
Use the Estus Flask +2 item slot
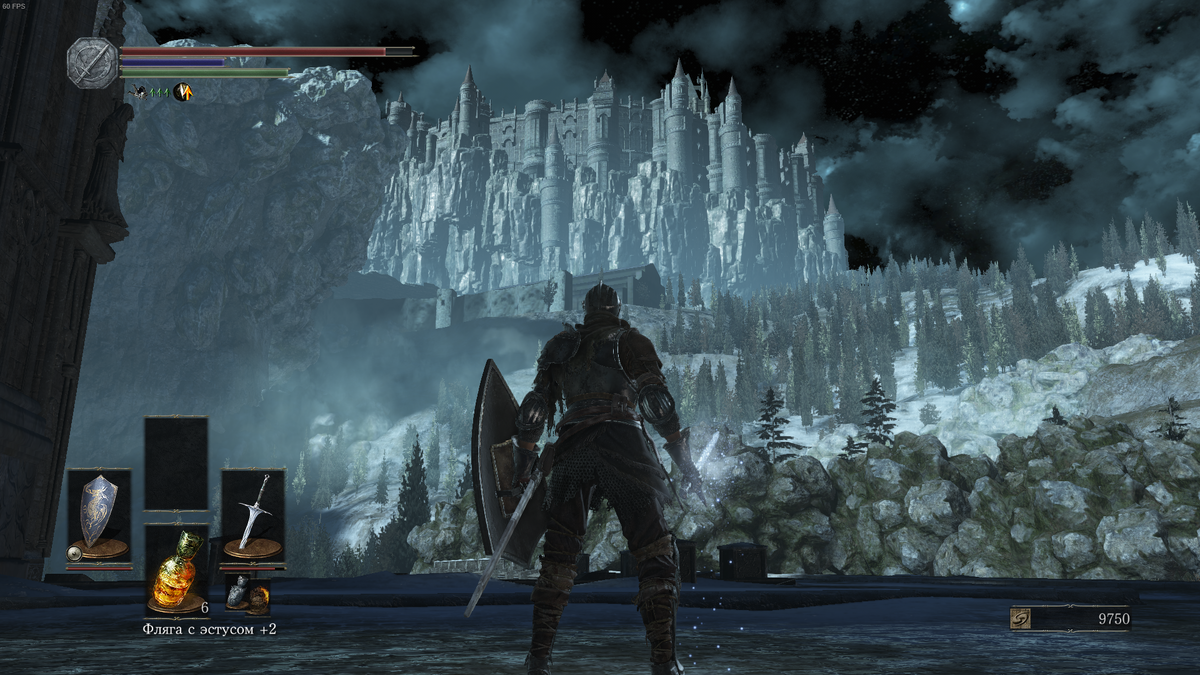coord(176,570)
